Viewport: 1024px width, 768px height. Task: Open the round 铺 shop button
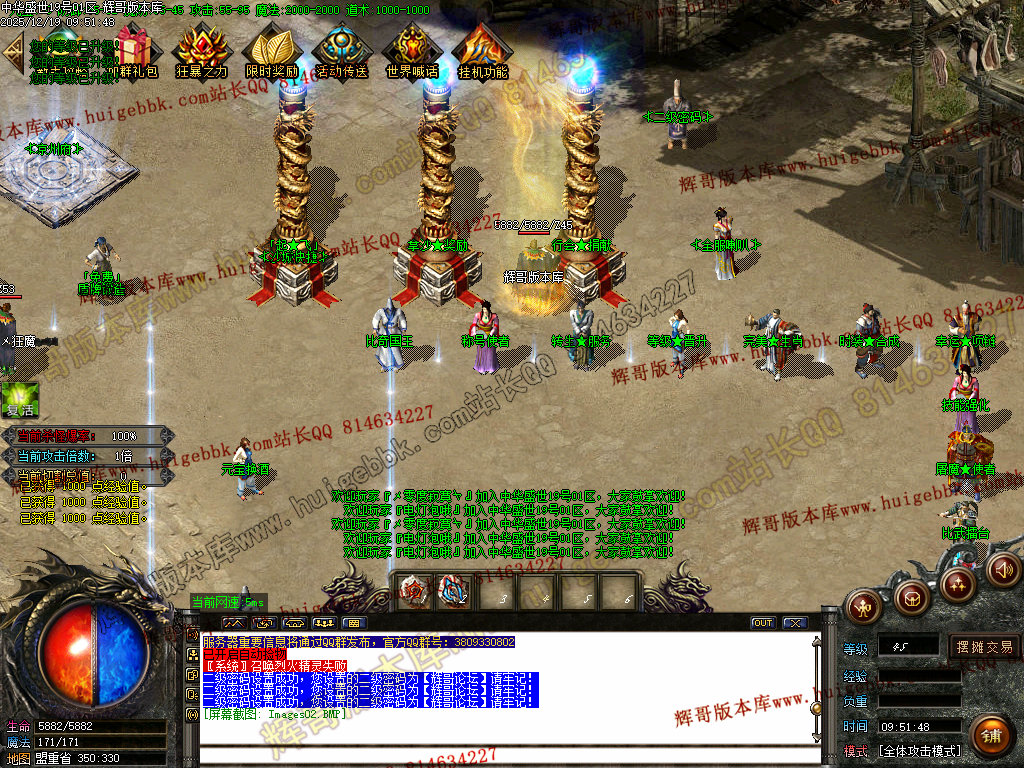tap(990, 737)
